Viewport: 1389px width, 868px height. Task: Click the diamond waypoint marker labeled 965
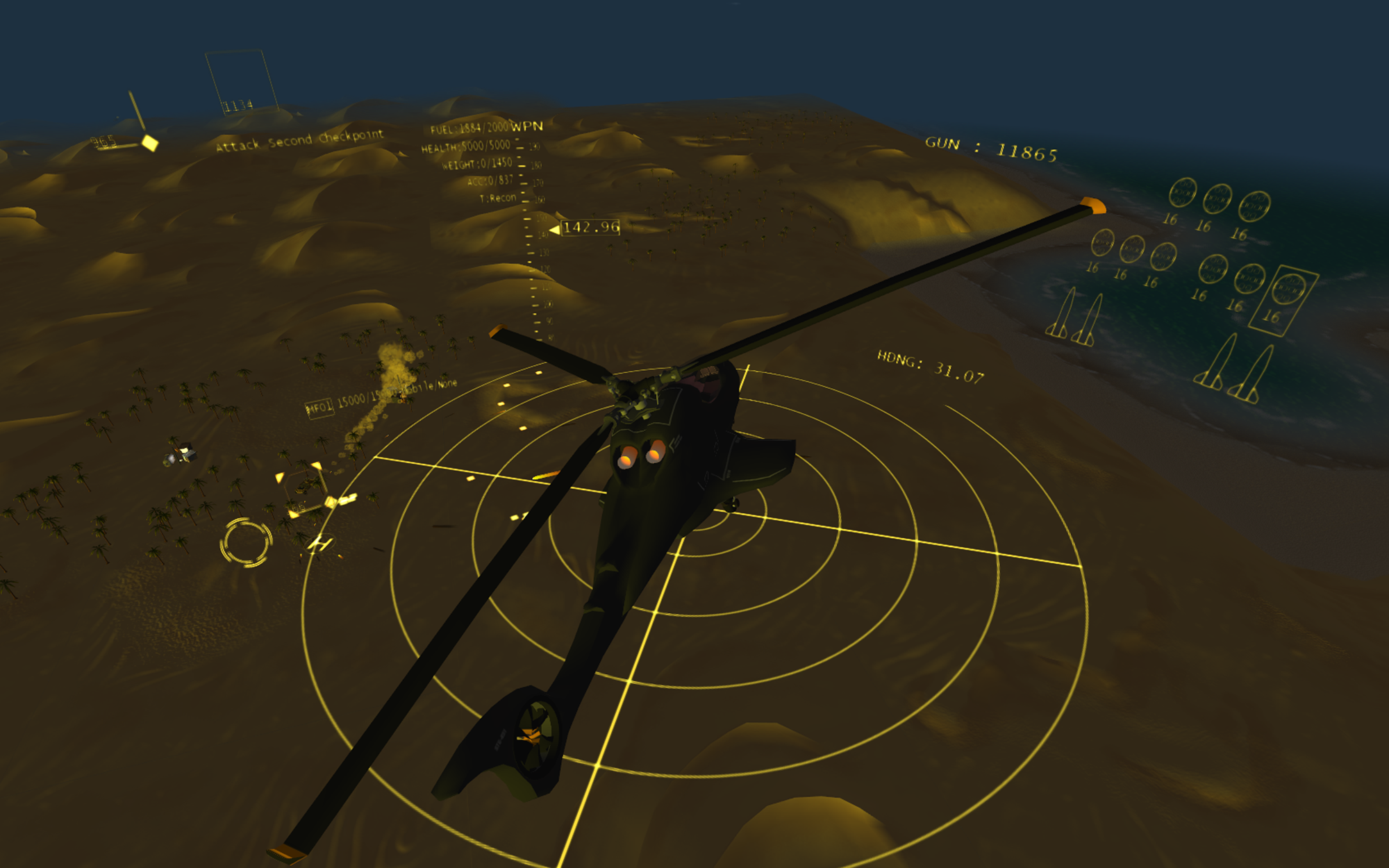click(x=150, y=143)
